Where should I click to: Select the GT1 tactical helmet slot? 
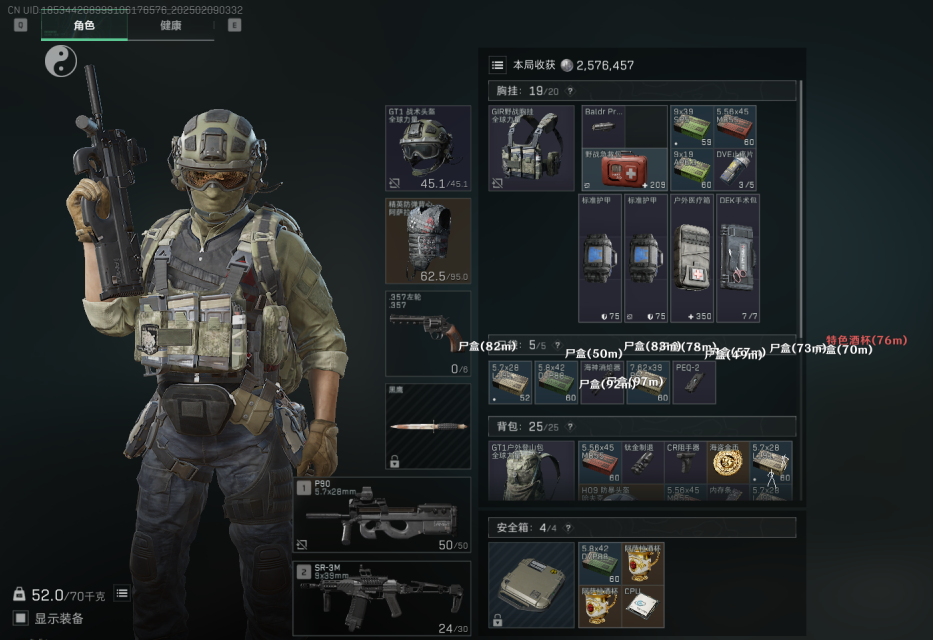coord(428,148)
